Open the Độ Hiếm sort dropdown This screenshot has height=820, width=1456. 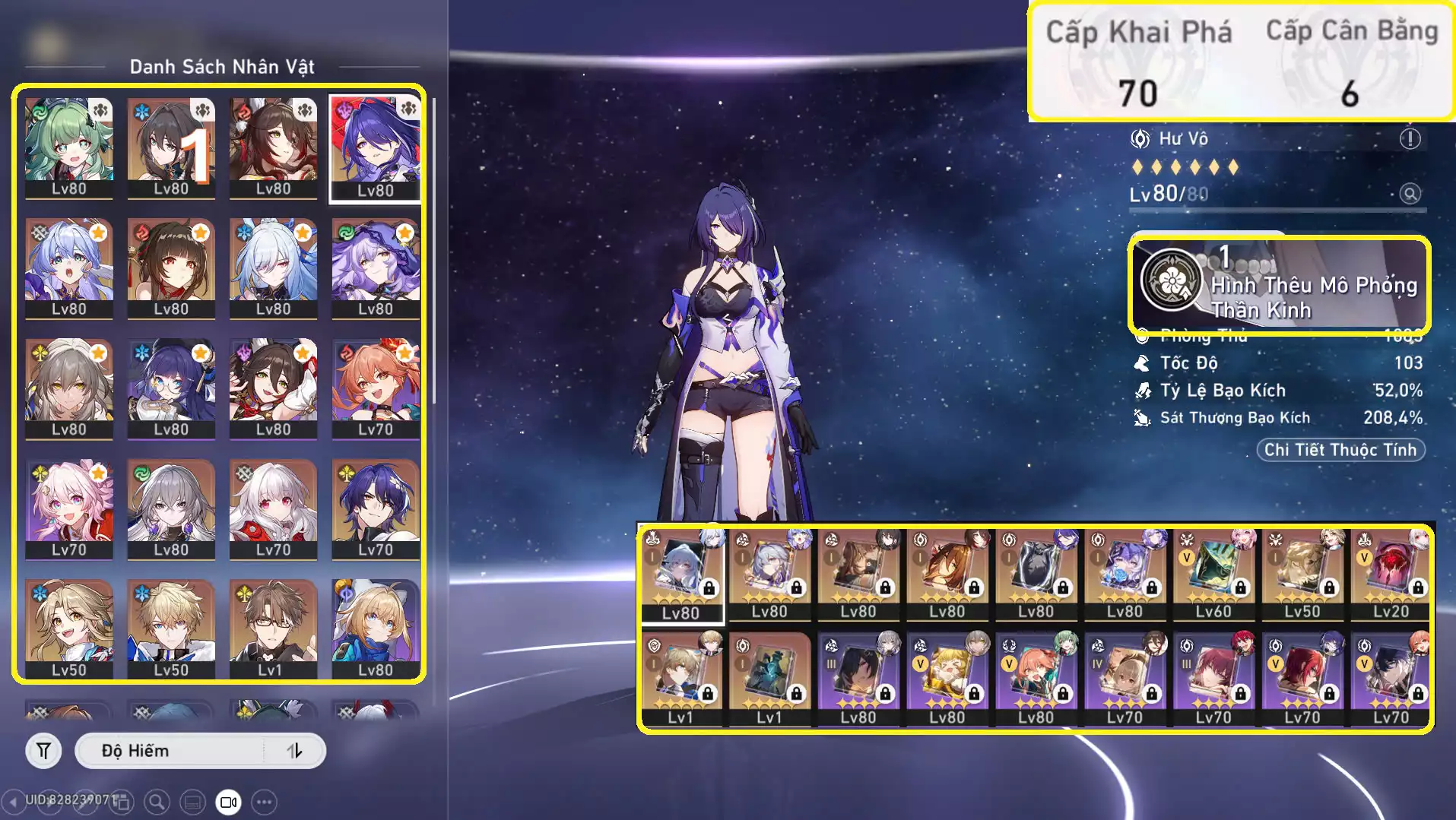tap(171, 752)
